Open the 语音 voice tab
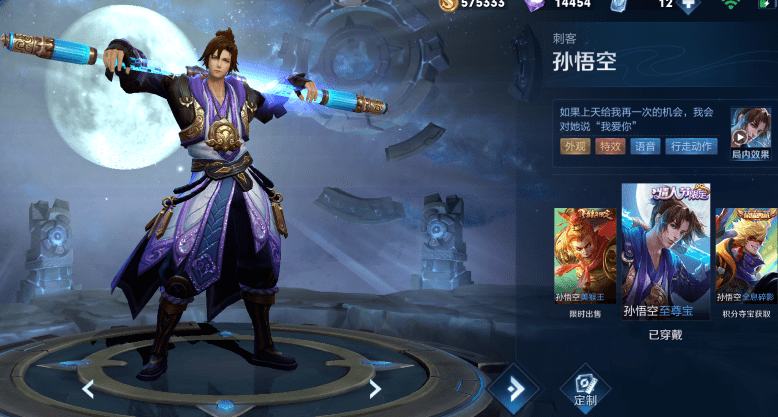778x417 pixels. click(646, 147)
